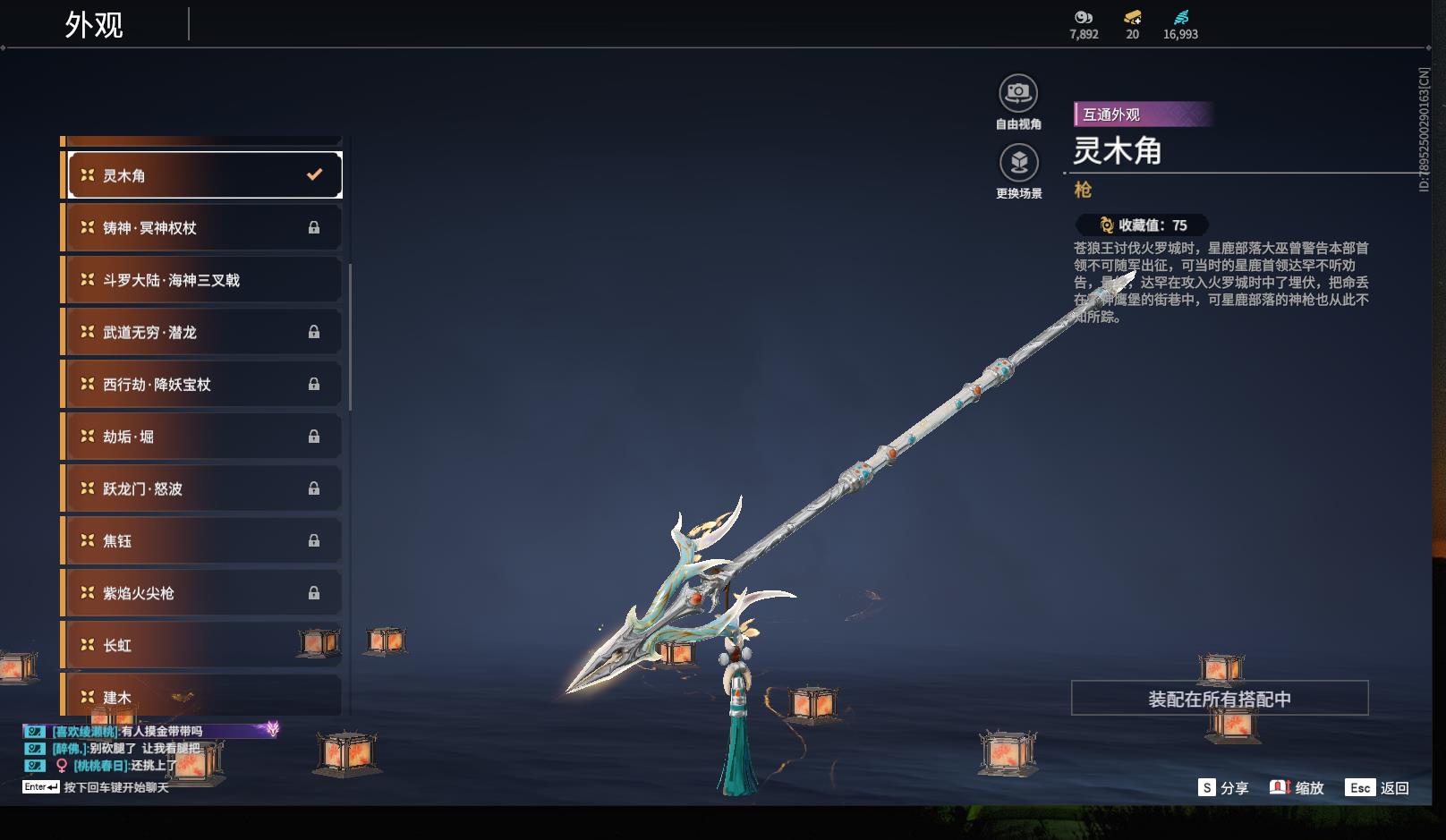
Task: Select the 跃龙门·怒波 spear skin
Action: click(205, 488)
